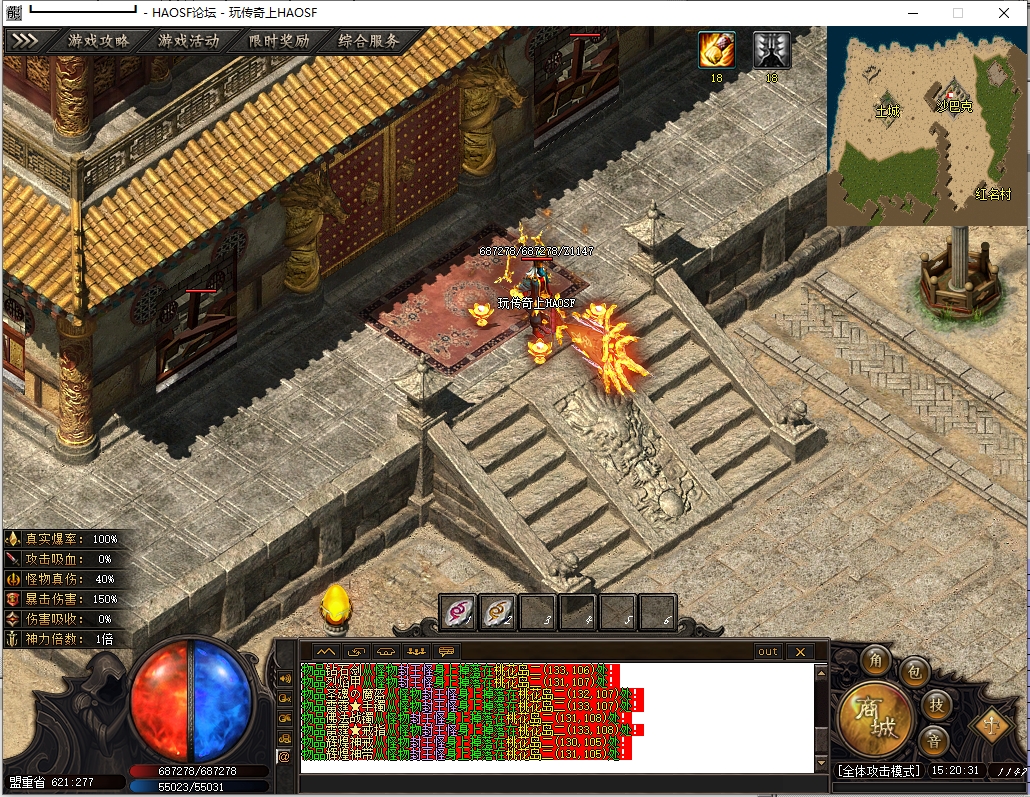
Task: Close the game window
Action: (x=1003, y=13)
